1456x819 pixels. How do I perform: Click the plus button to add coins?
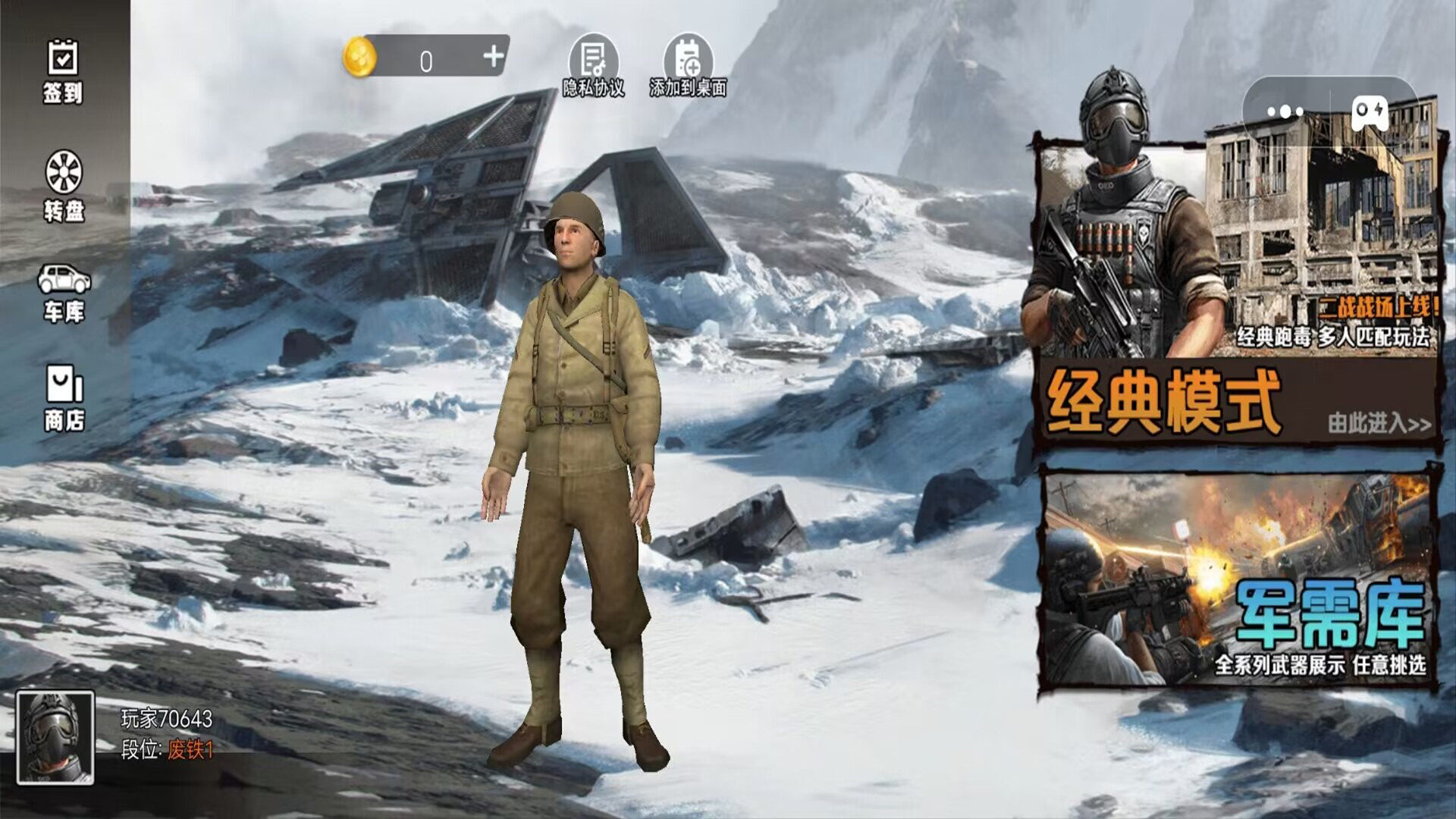point(493,56)
